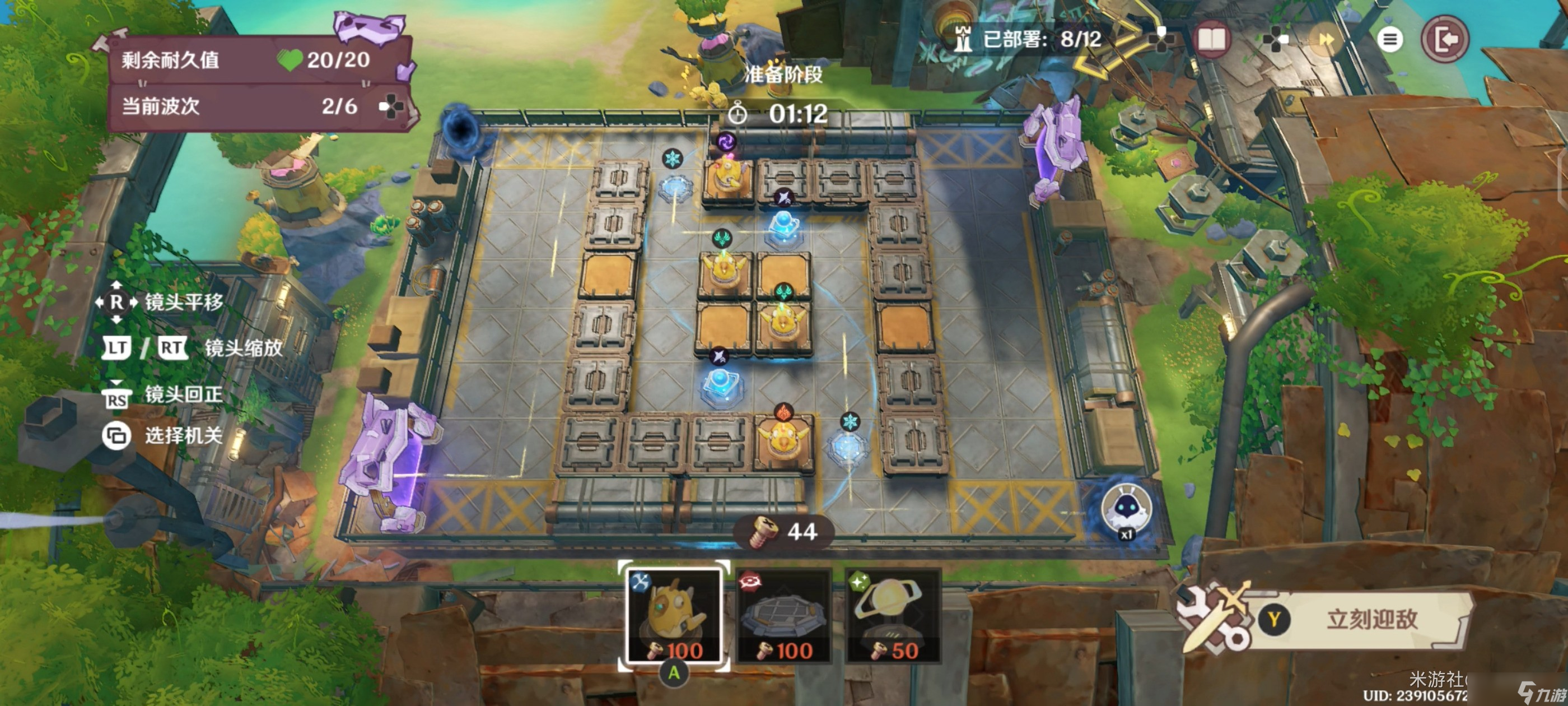Image resolution: width=1568 pixels, height=706 pixels.
Task: Select the yellow robot tower card
Action: tap(674, 616)
